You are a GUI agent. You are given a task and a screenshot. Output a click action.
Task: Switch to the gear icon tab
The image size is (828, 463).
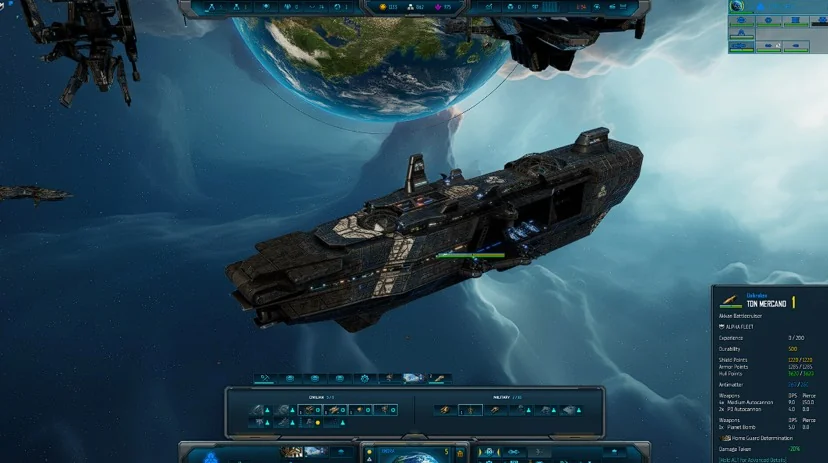click(x=364, y=378)
